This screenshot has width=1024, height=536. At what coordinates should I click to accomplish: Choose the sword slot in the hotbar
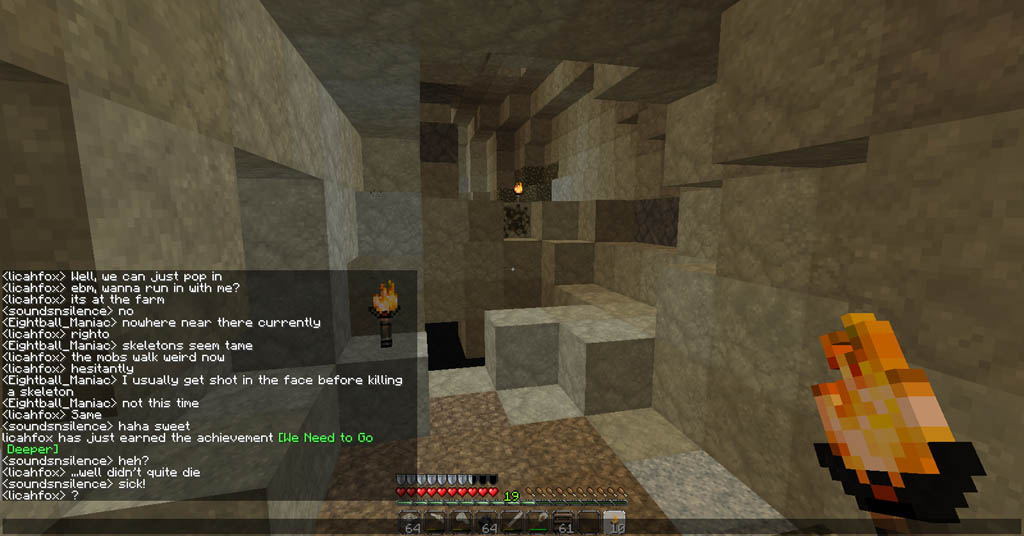pyautogui.click(x=513, y=523)
